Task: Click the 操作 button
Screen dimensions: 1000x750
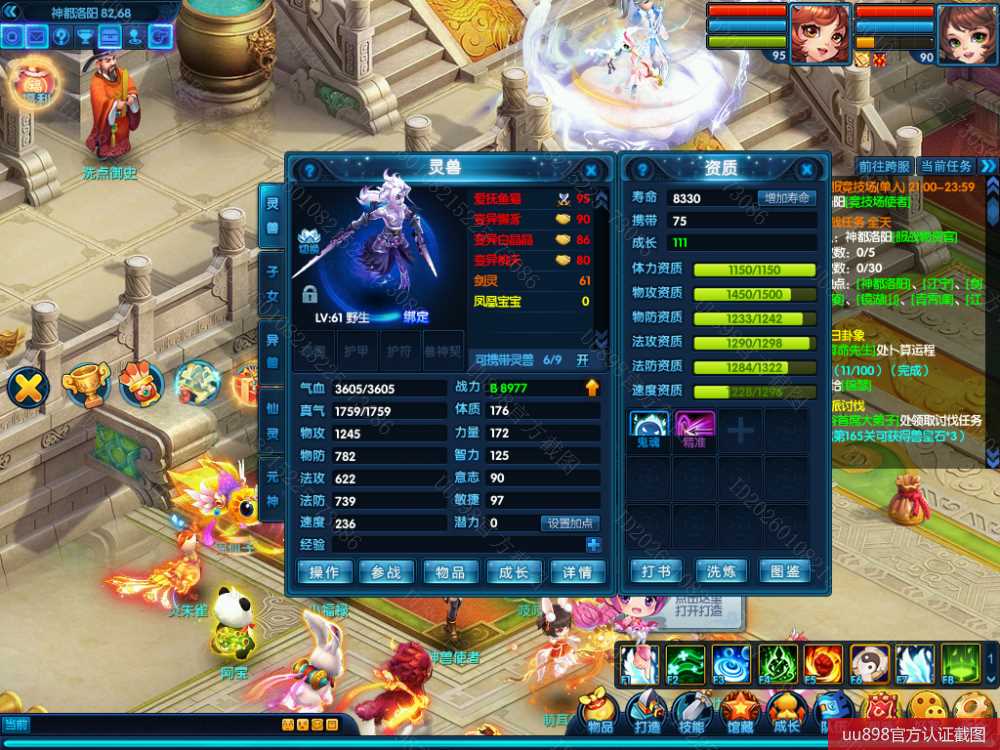Action: (324, 572)
